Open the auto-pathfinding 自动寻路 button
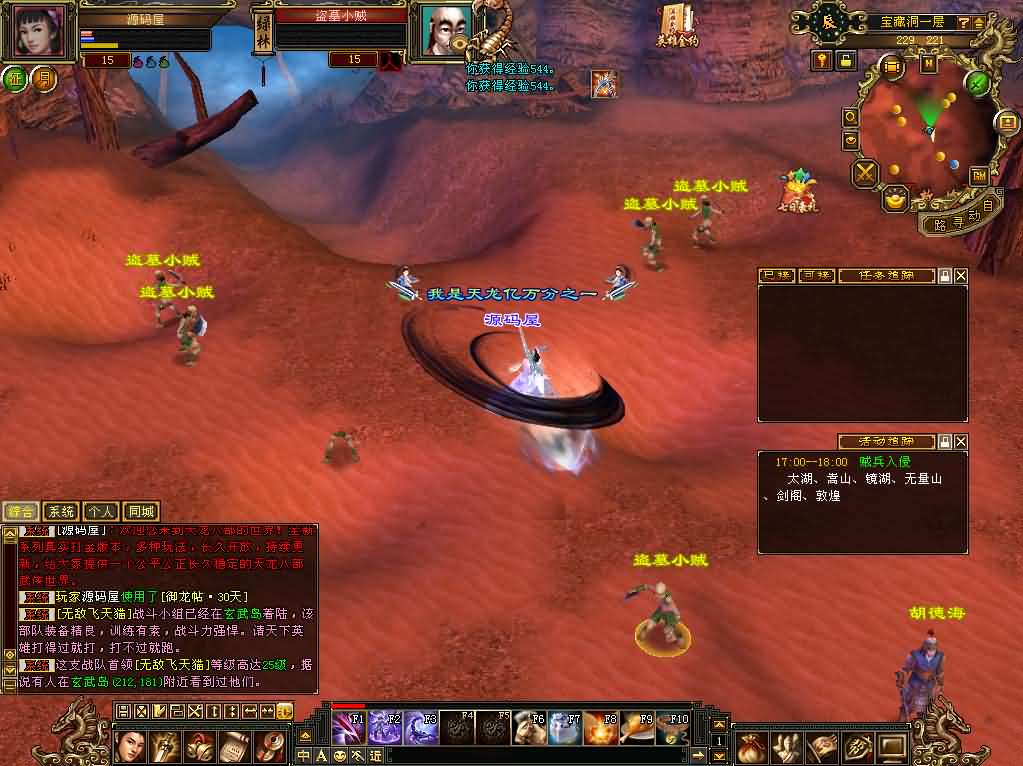Image resolution: width=1023 pixels, height=766 pixels. coord(960,218)
